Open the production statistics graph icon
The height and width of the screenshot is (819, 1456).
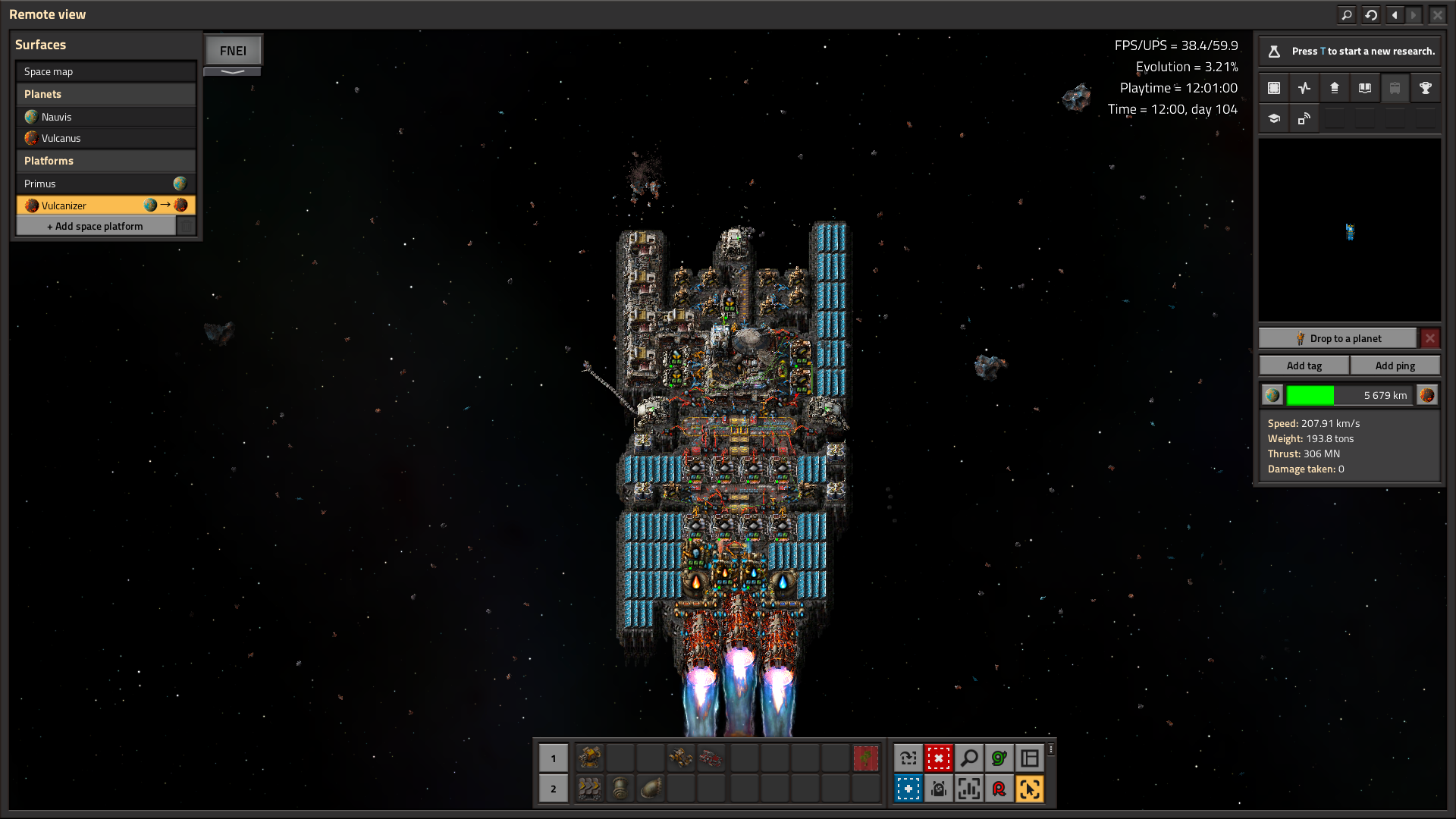tap(1304, 88)
